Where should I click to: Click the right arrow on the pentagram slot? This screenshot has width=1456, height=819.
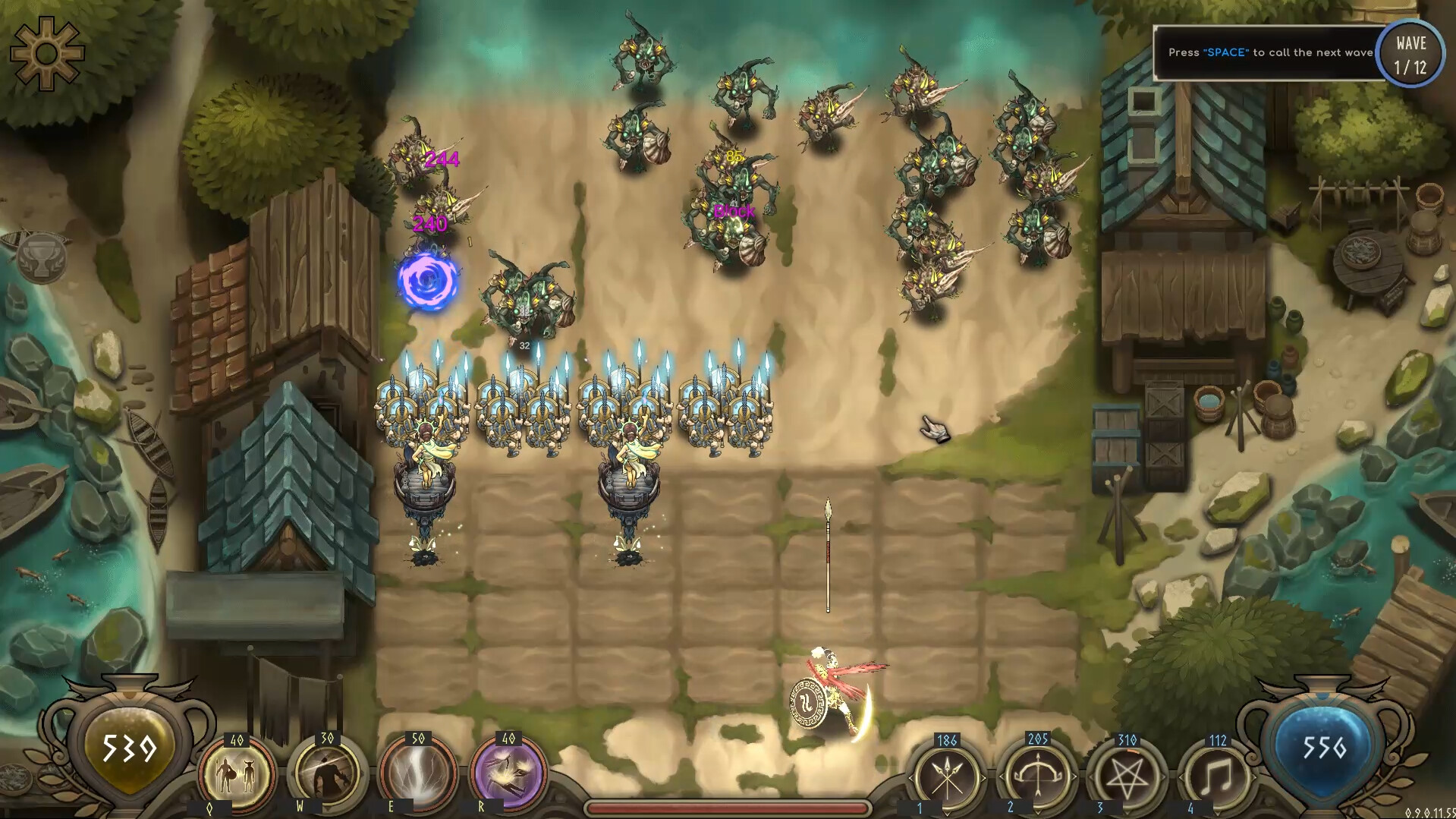pos(1164,776)
